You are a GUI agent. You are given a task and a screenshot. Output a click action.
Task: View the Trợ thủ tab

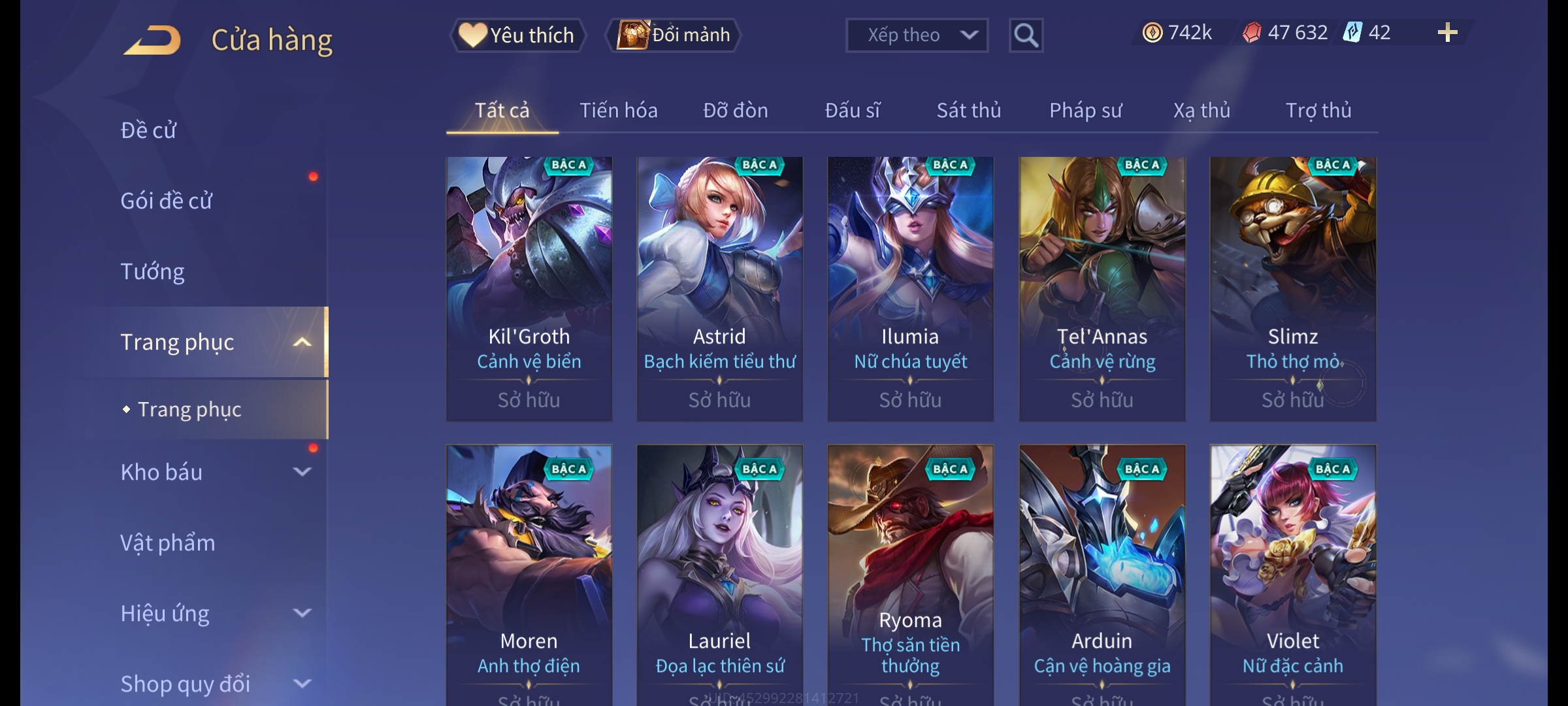point(1318,110)
